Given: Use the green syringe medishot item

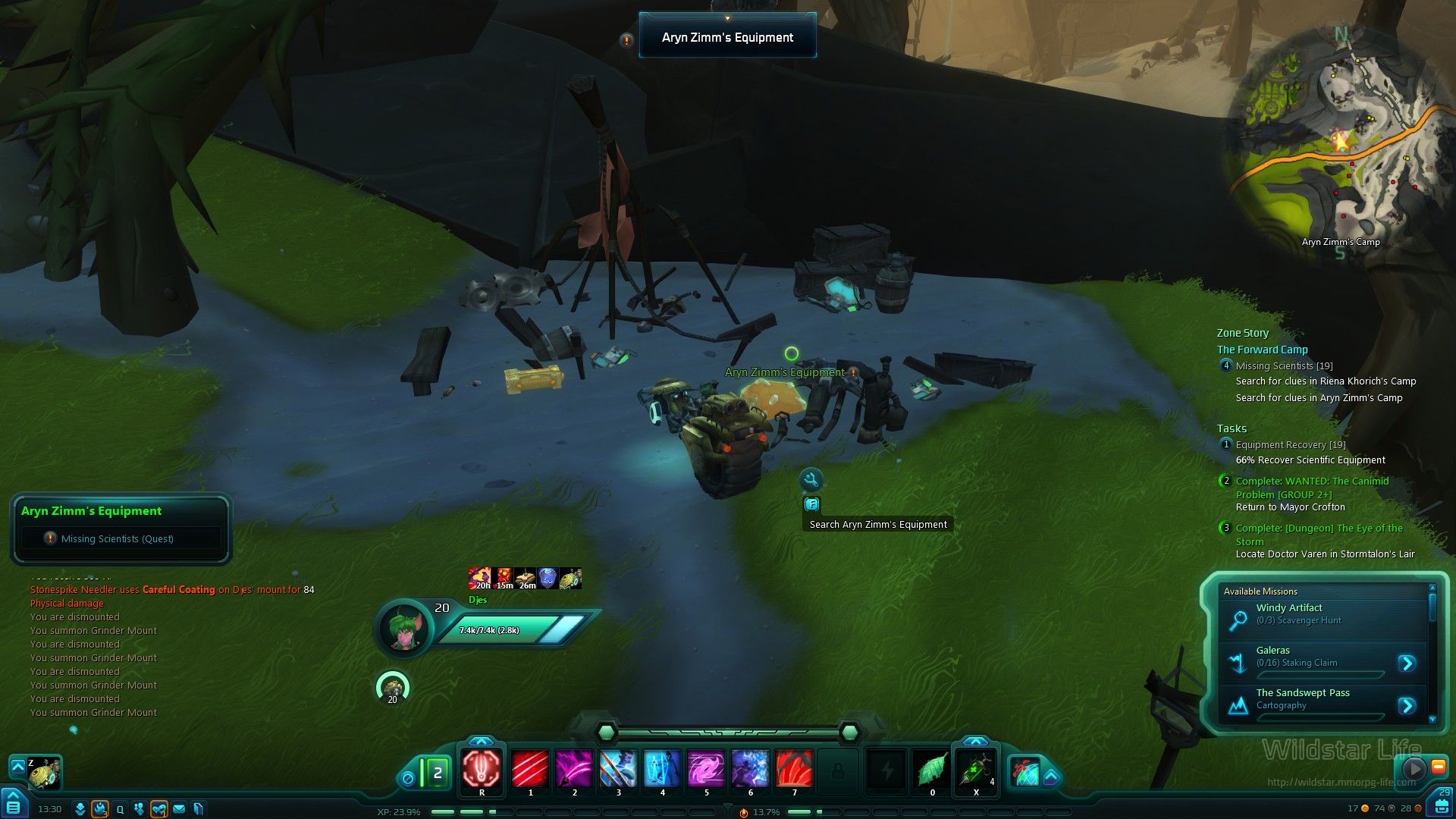Looking at the screenshot, I should [x=975, y=769].
